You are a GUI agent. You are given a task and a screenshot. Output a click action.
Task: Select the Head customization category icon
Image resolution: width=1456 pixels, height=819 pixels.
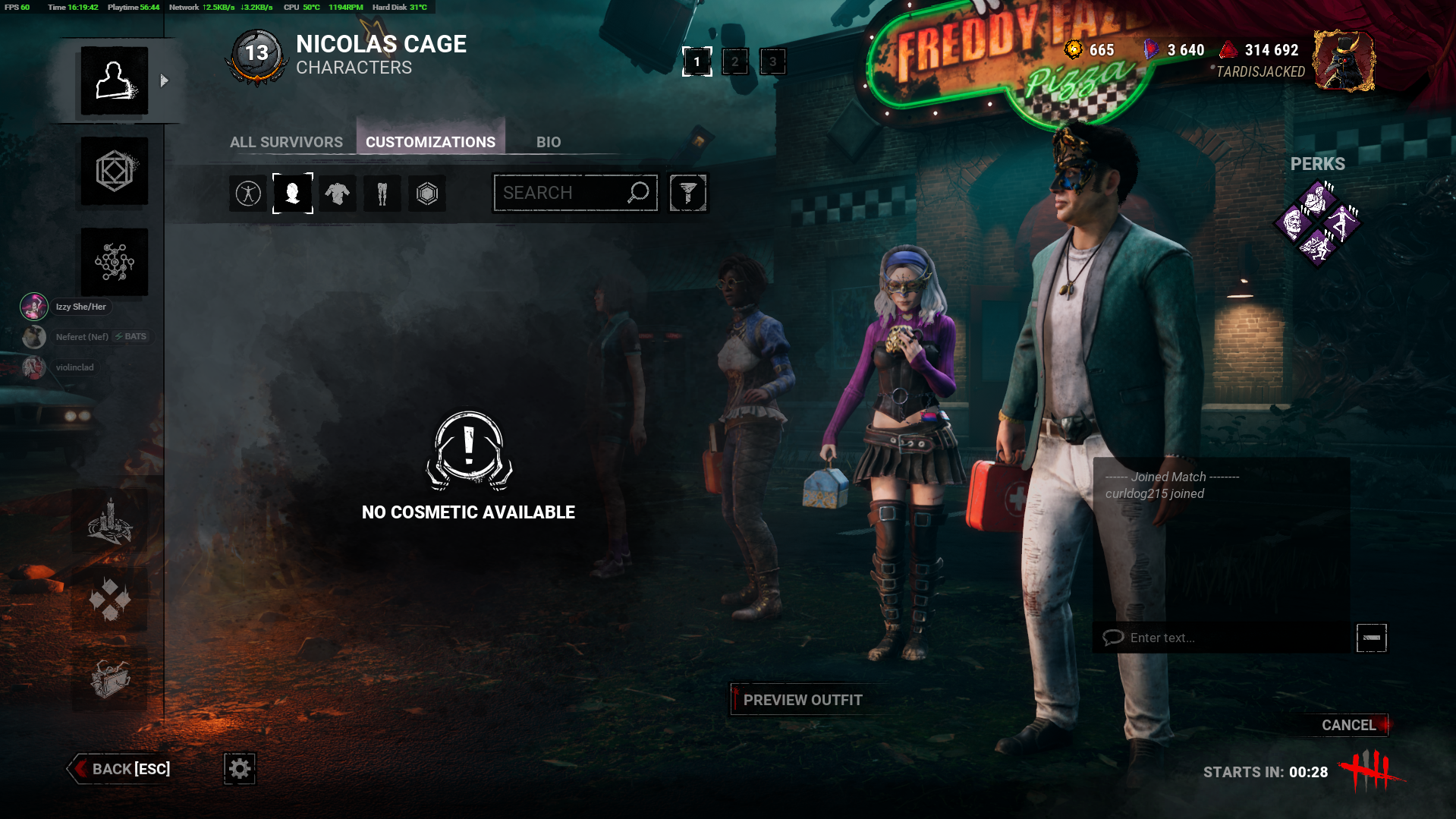pos(293,194)
